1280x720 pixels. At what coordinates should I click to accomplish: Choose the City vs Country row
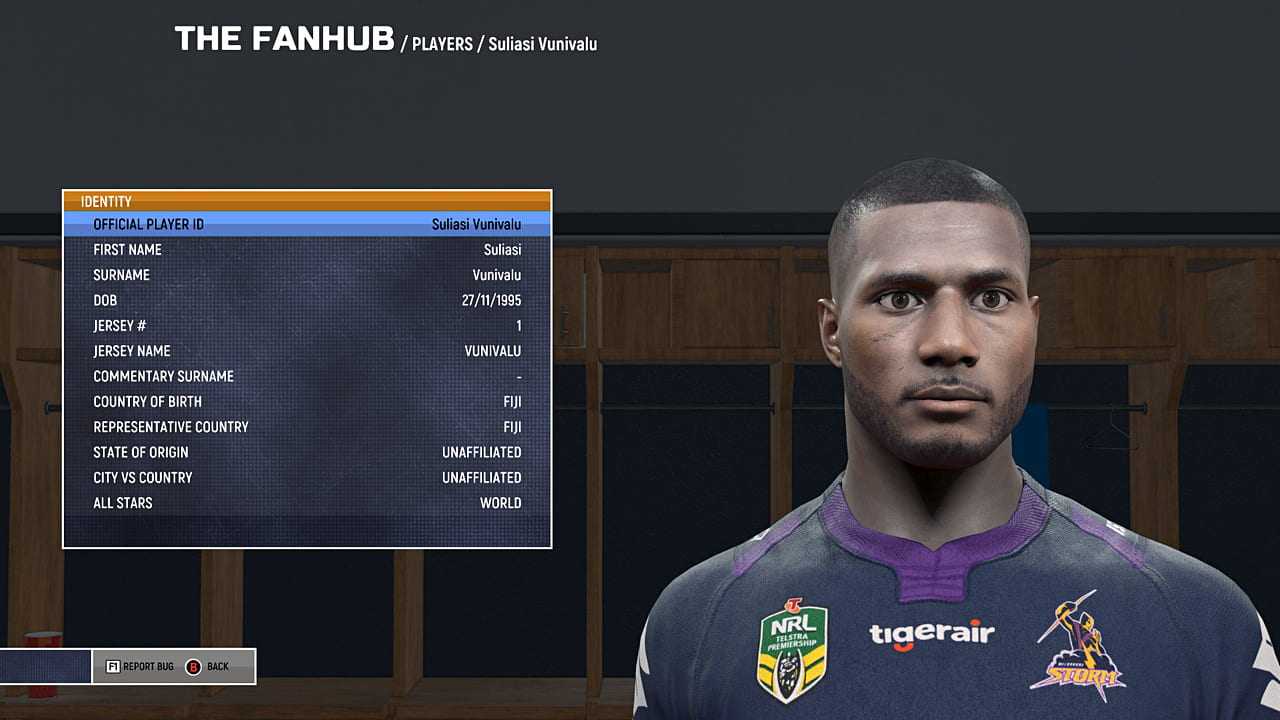pos(307,478)
